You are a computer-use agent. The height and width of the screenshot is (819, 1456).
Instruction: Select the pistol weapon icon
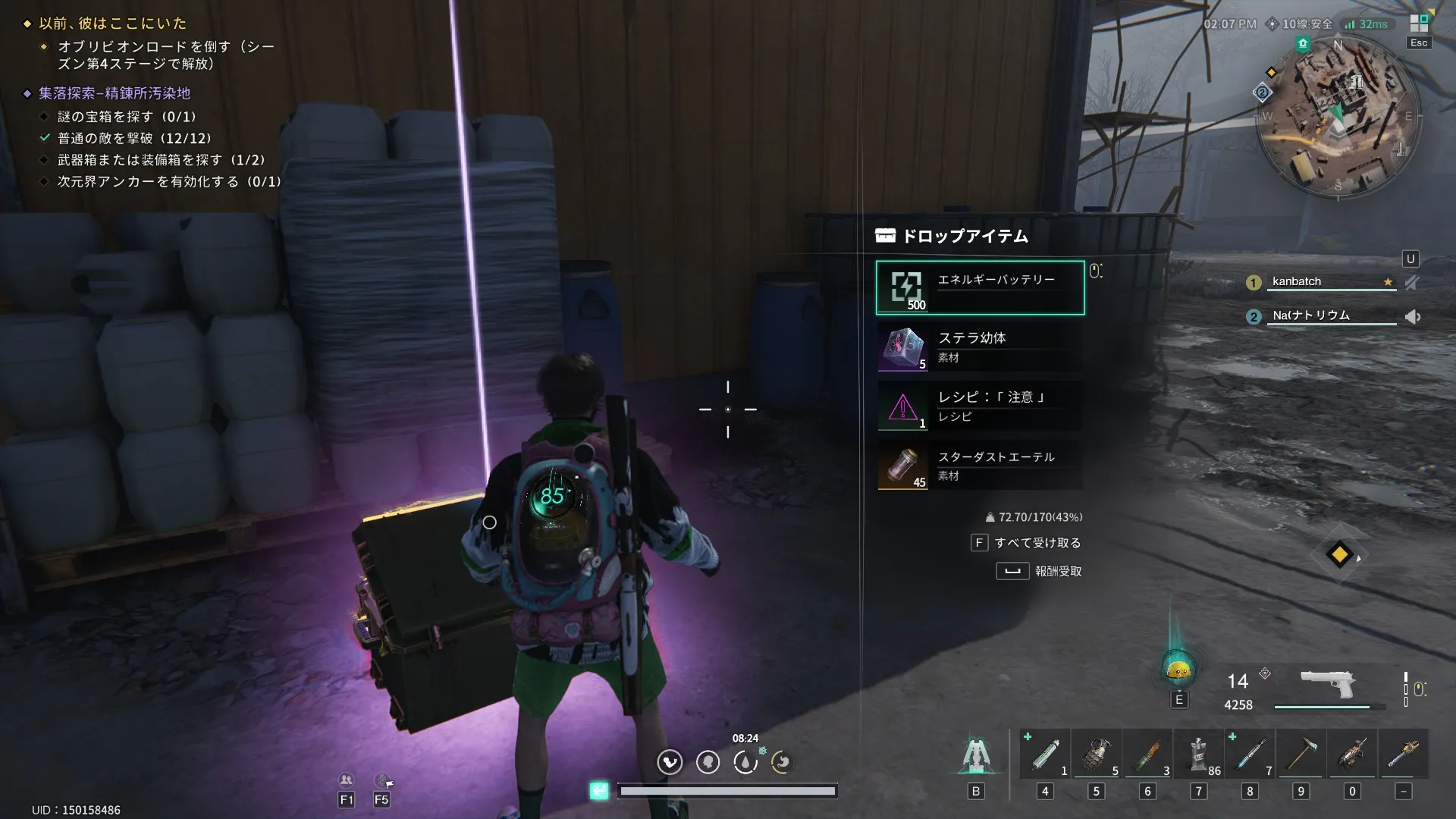click(1327, 685)
